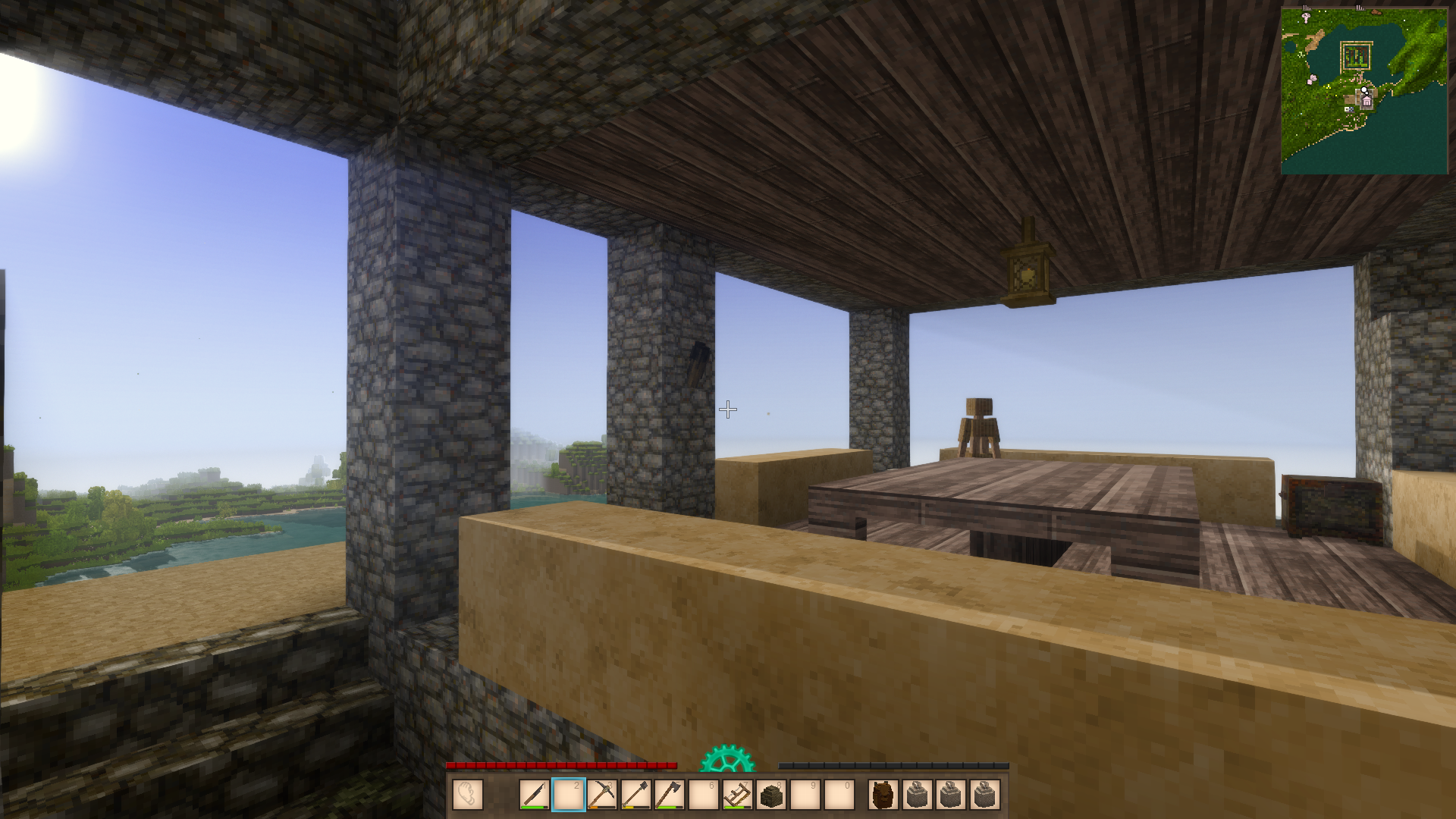Image resolution: width=1456 pixels, height=819 pixels.
Task: Select the knife blade in hotbar slot 1
Action: coord(535,795)
